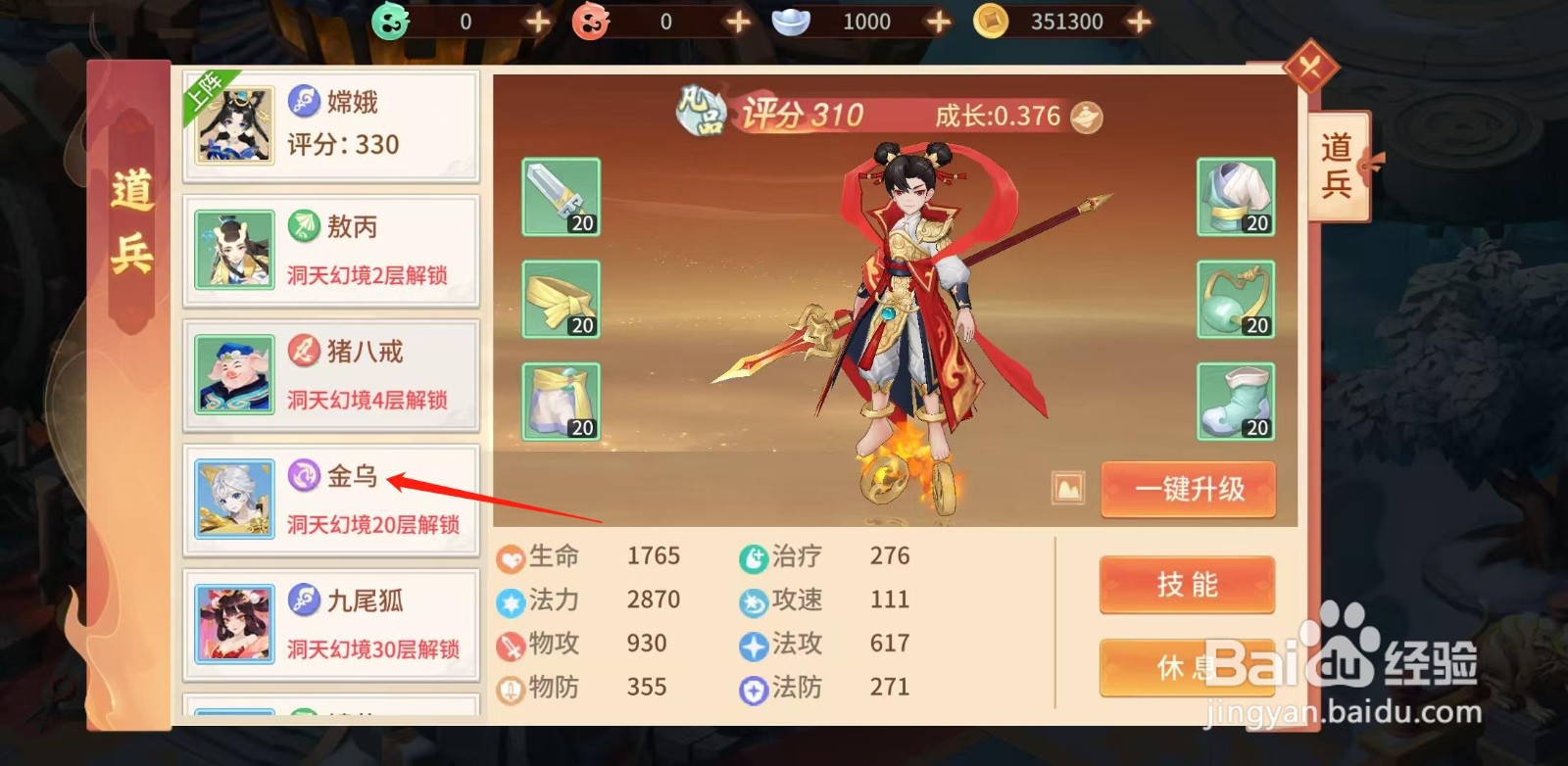Viewport: 1568px width, 766px height.
Task: Click 敖丙's portrait thumbnail
Action: coord(233,251)
